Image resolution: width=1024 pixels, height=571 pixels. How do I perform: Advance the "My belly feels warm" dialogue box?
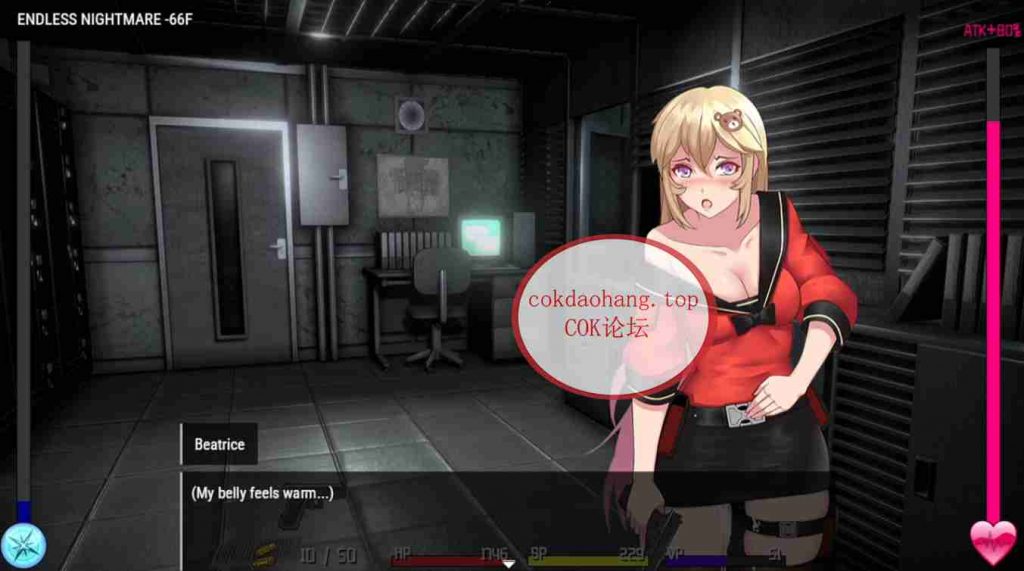pyautogui.click(x=400, y=510)
